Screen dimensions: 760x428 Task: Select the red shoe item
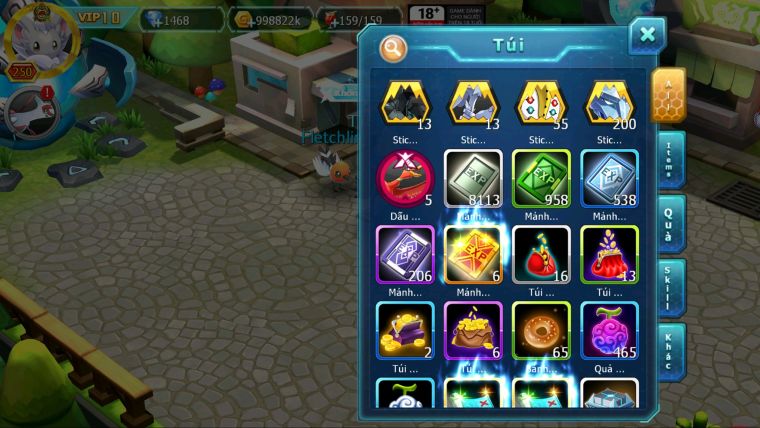[405, 178]
